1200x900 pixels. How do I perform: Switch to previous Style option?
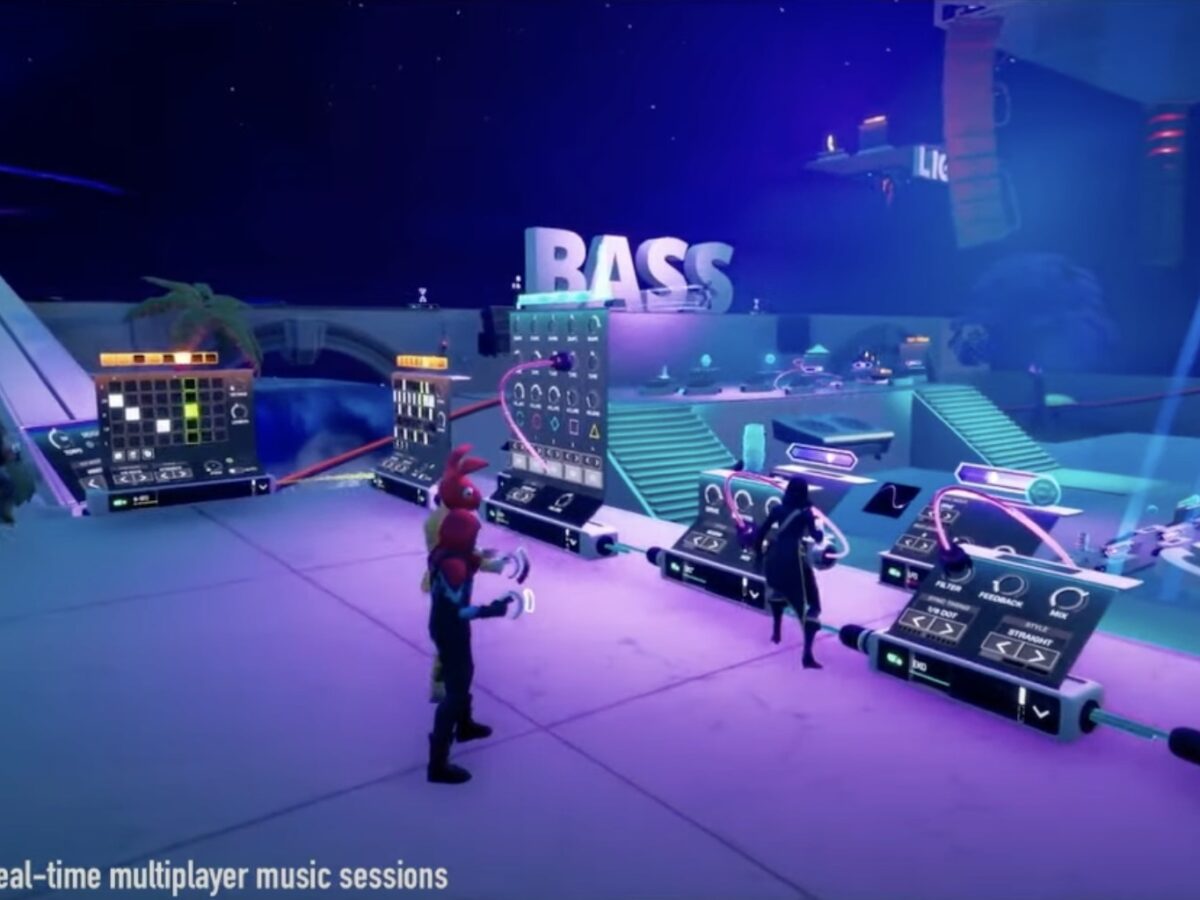[x=1000, y=648]
